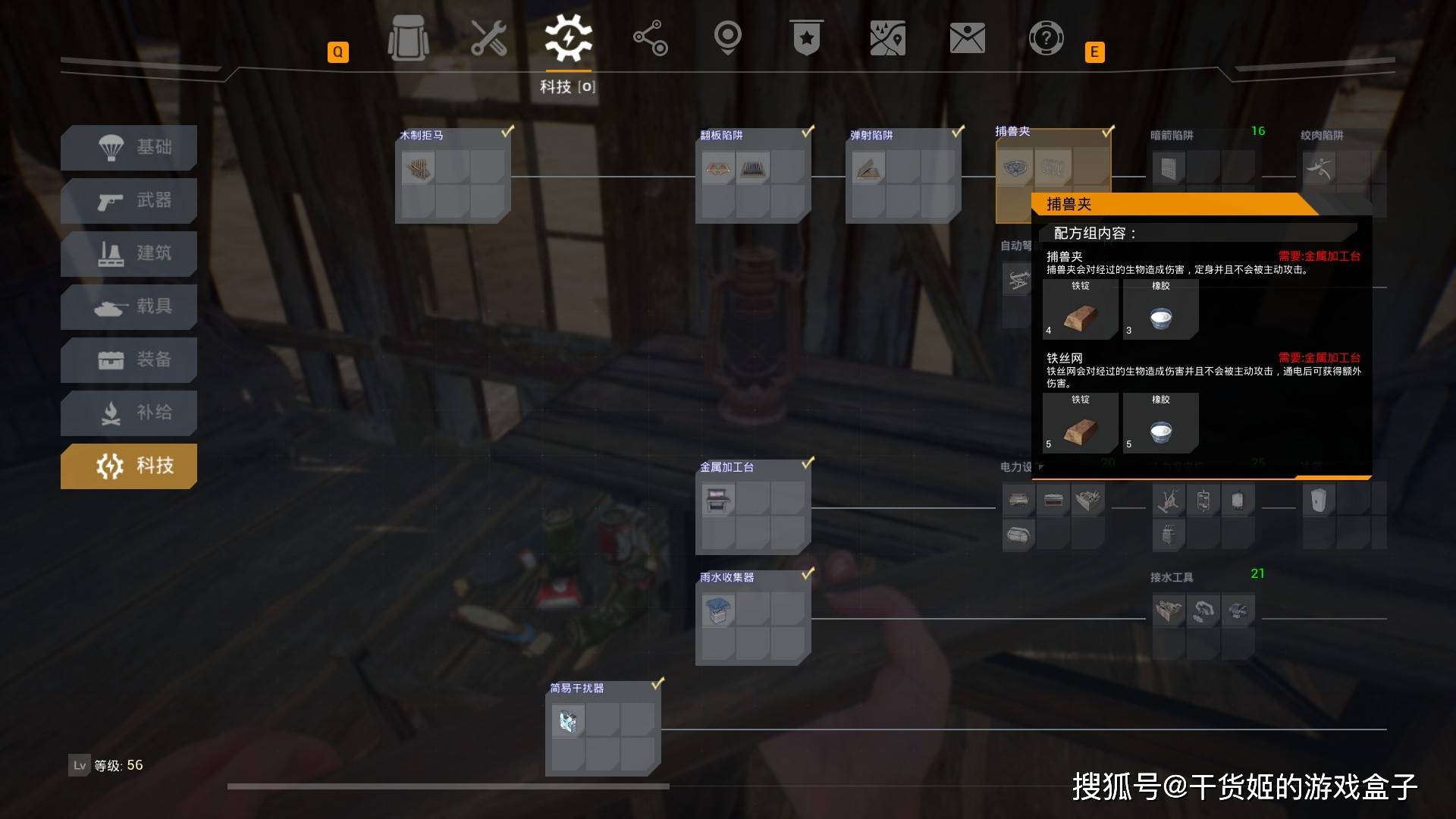Screen dimensions: 1456x819
Task: Select the 翻板陷阱 tech node
Action: point(753,177)
